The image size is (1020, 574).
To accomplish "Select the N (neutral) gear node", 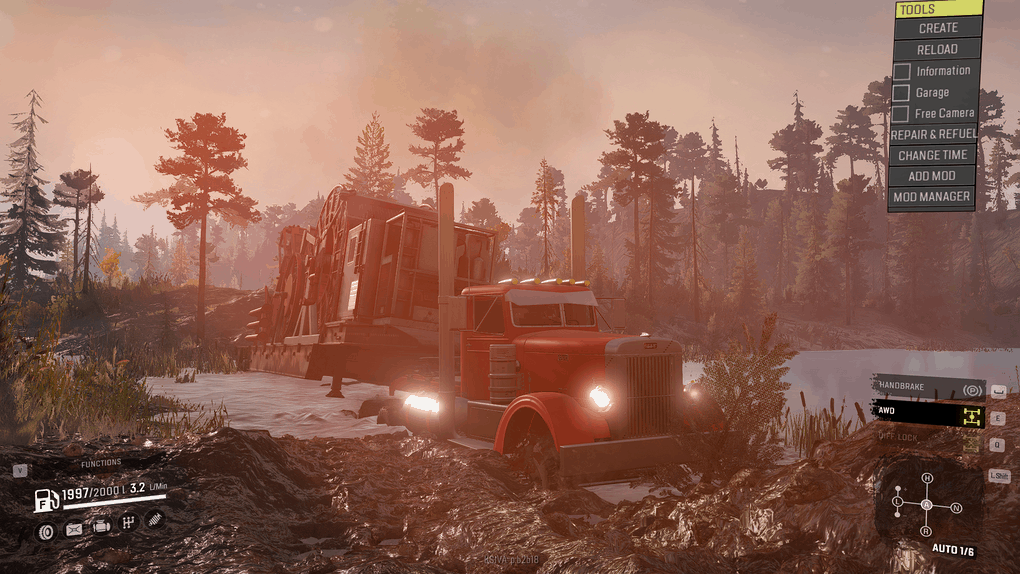I will point(956,508).
